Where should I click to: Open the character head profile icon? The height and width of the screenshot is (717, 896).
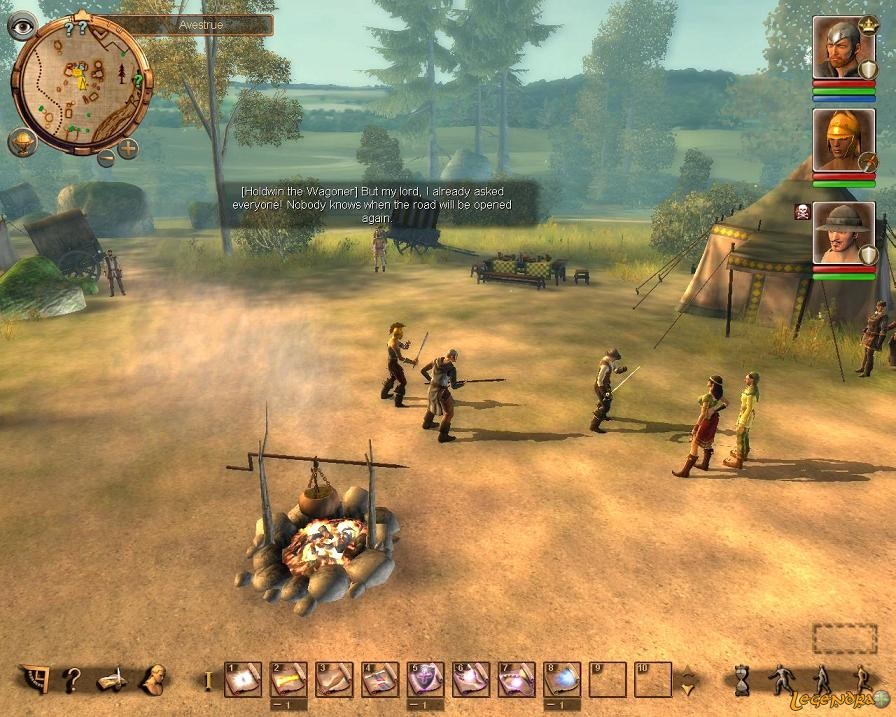(152, 680)
